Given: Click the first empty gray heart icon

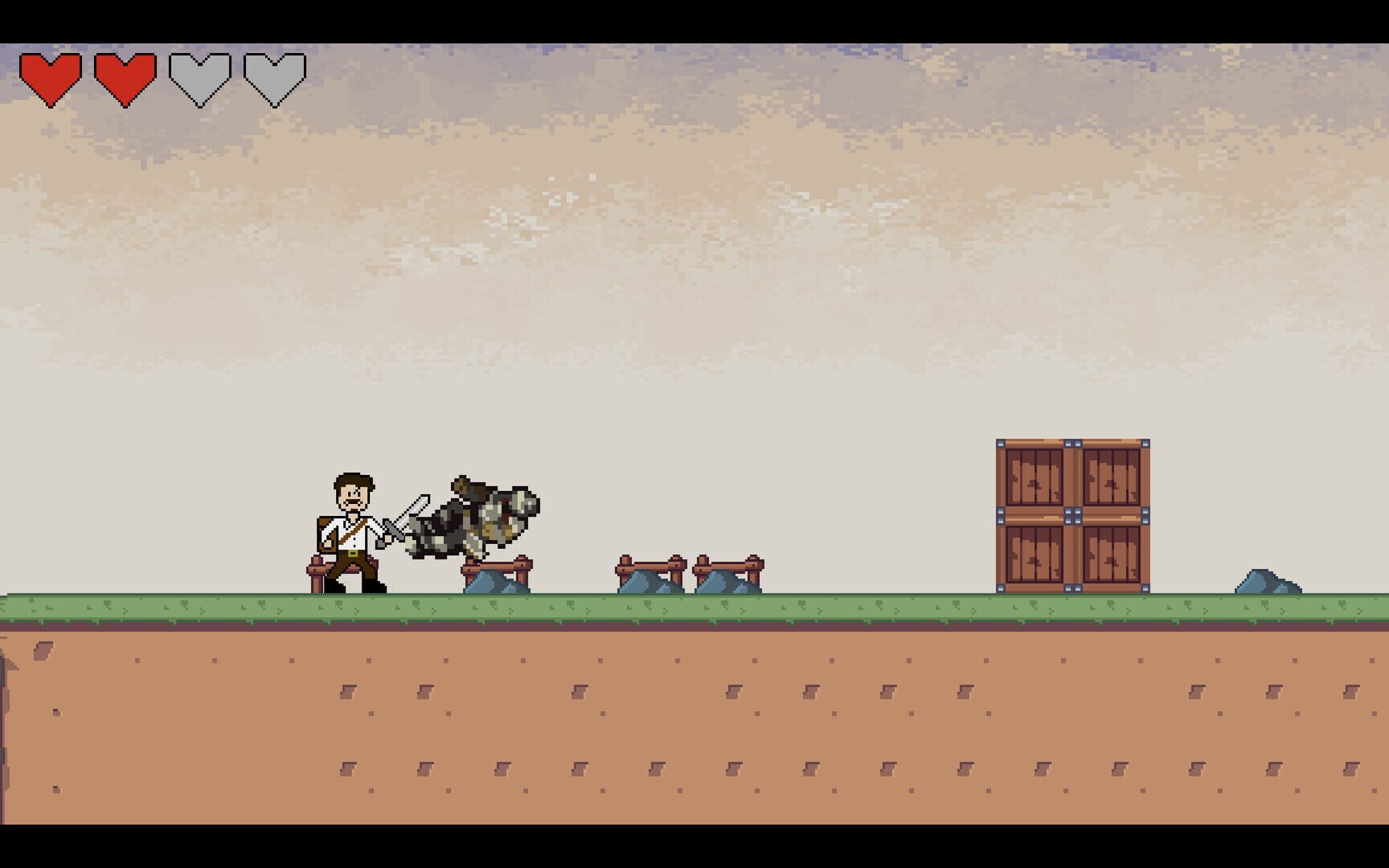Looking at the screenshot, I should [199, 74].
